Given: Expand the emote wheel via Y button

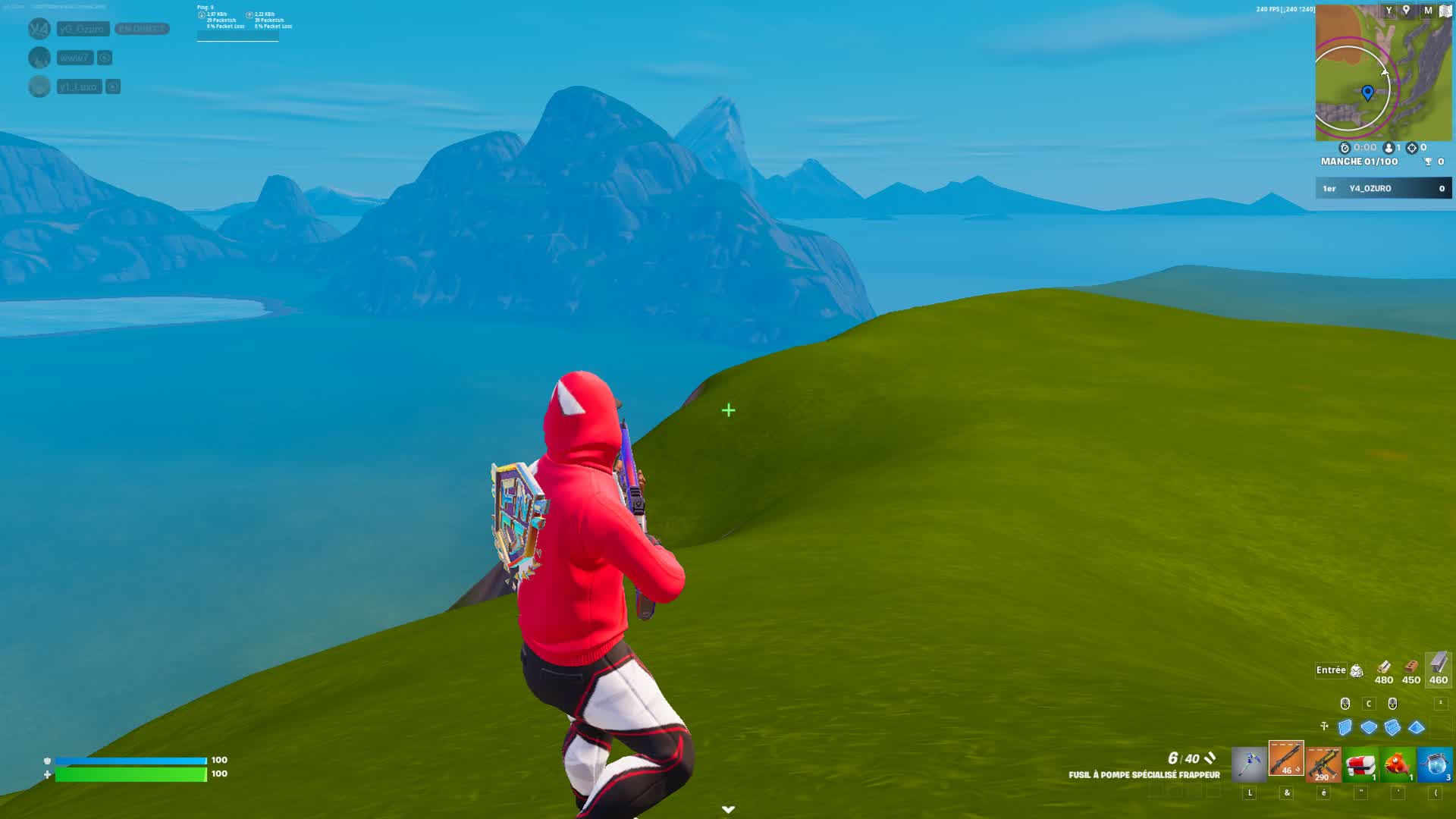Looking at the screenshot, I should tap(1389, 10).
